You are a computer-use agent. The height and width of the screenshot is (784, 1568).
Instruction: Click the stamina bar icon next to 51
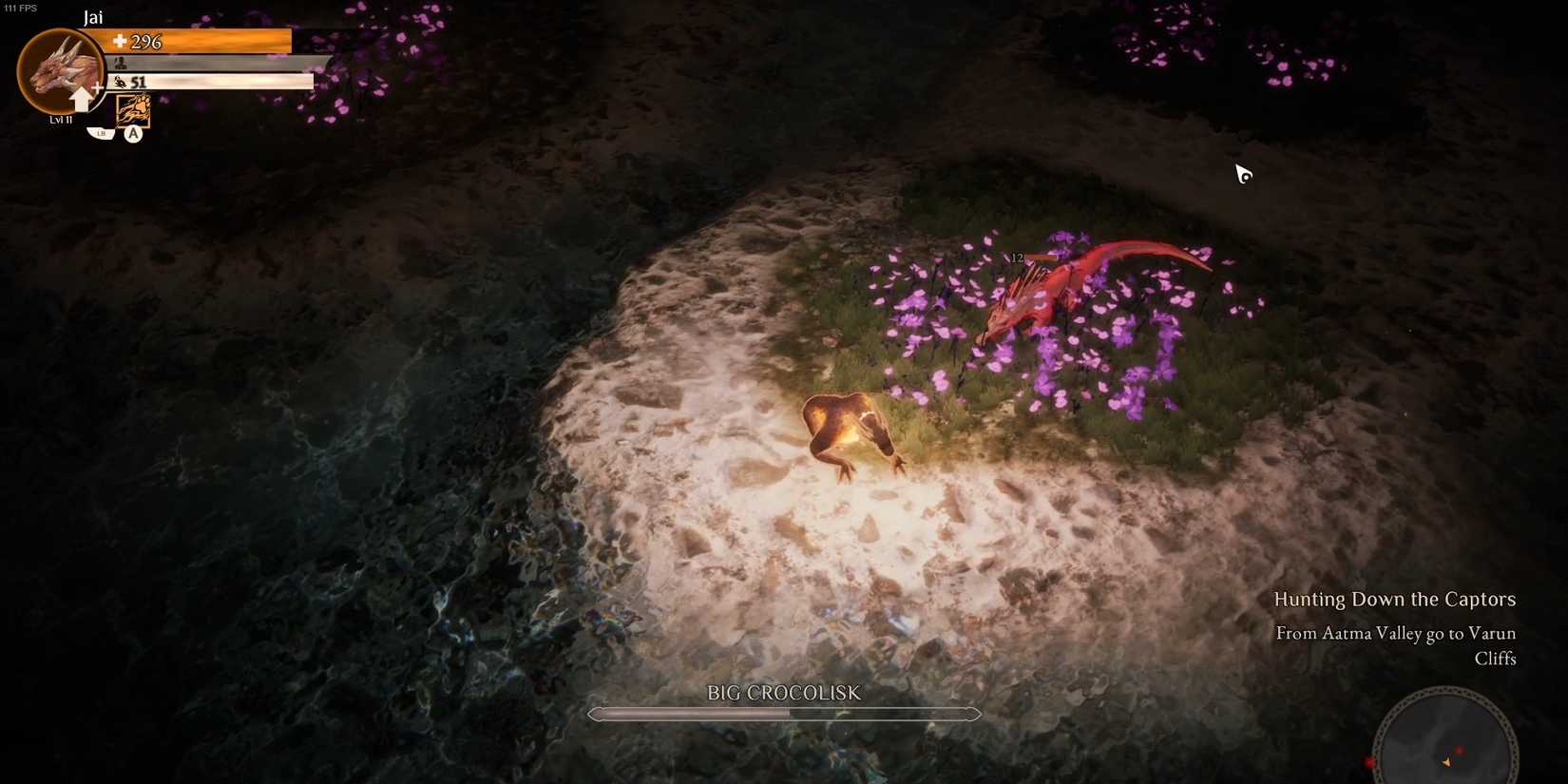point(120,82)
